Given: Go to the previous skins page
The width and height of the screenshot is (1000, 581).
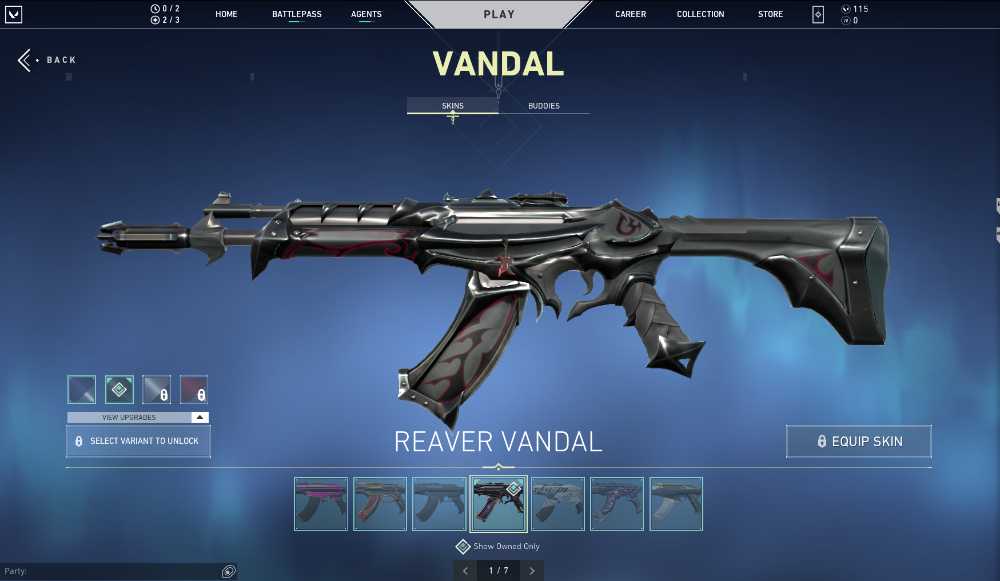Looking at the screenshot, I should (464, 571).
